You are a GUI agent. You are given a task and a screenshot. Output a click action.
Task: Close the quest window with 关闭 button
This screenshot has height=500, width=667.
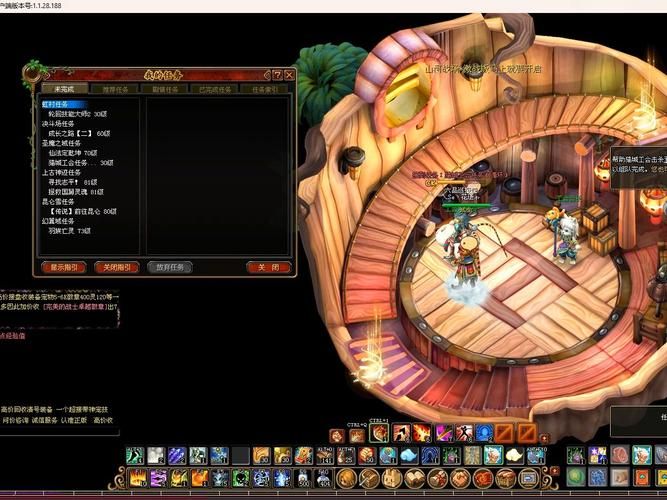pos(268,267)
